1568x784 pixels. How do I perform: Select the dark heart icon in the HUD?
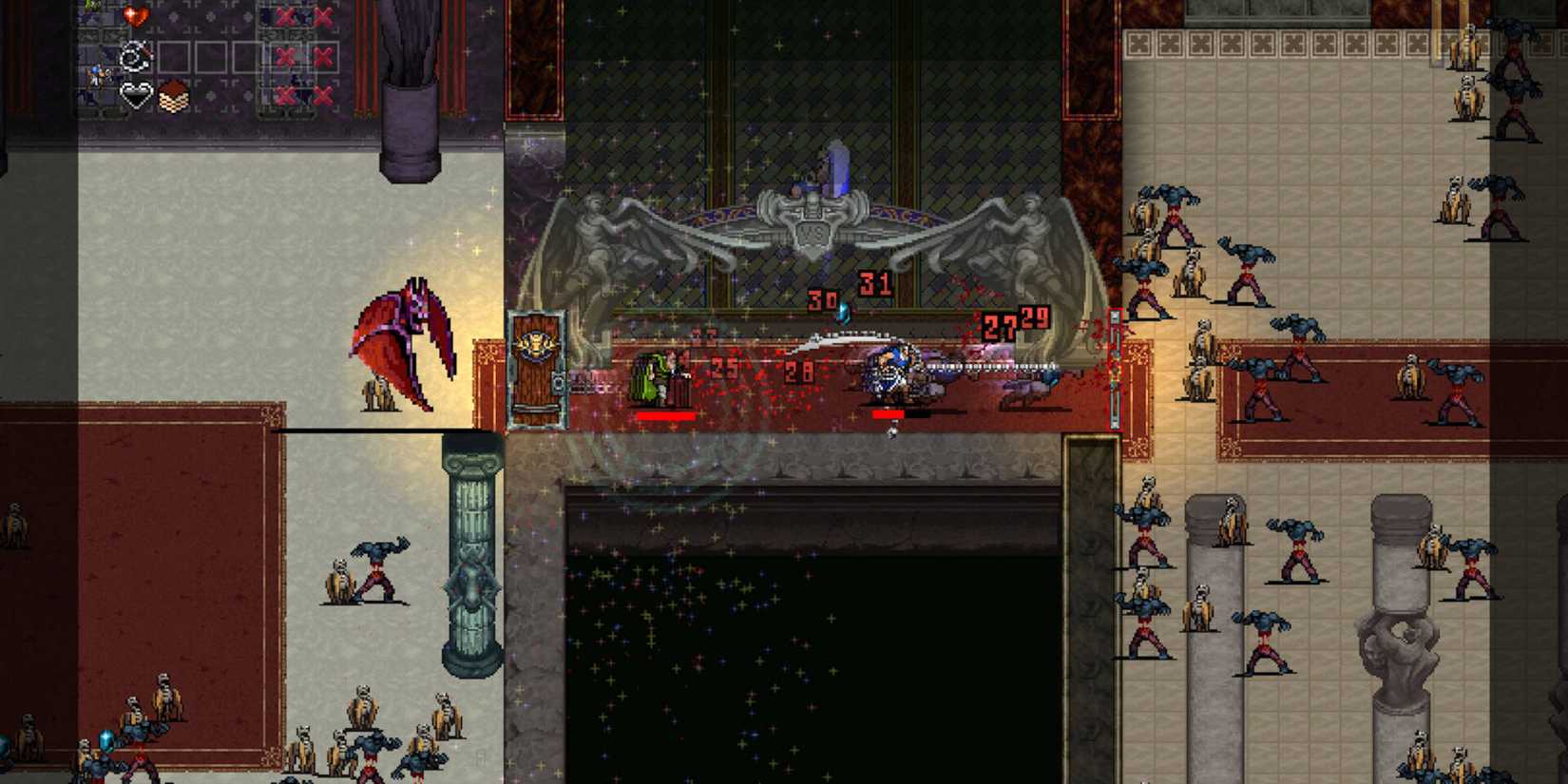(136, 94)
